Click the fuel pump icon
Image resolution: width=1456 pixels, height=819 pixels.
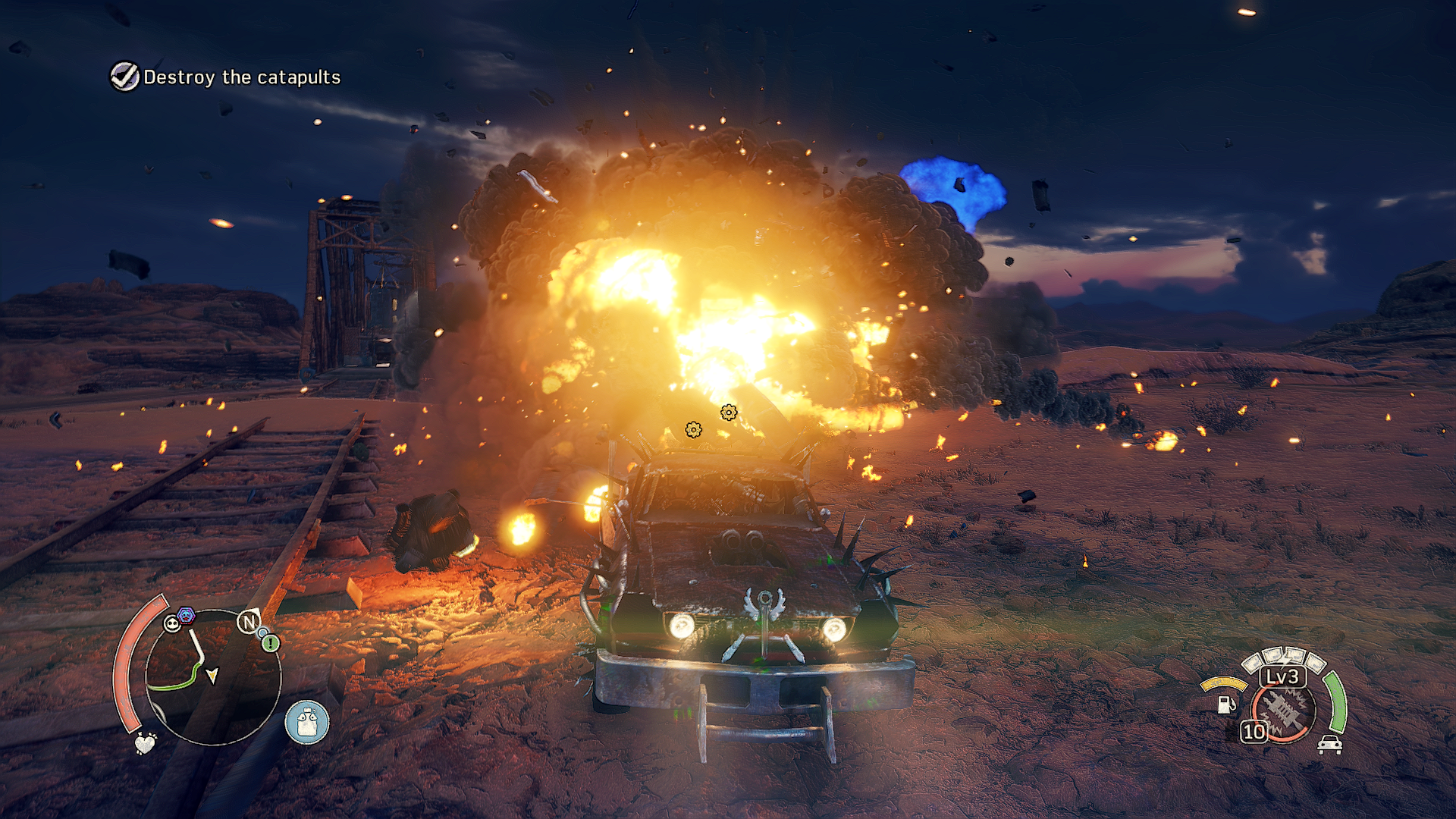pos(1225,704)
